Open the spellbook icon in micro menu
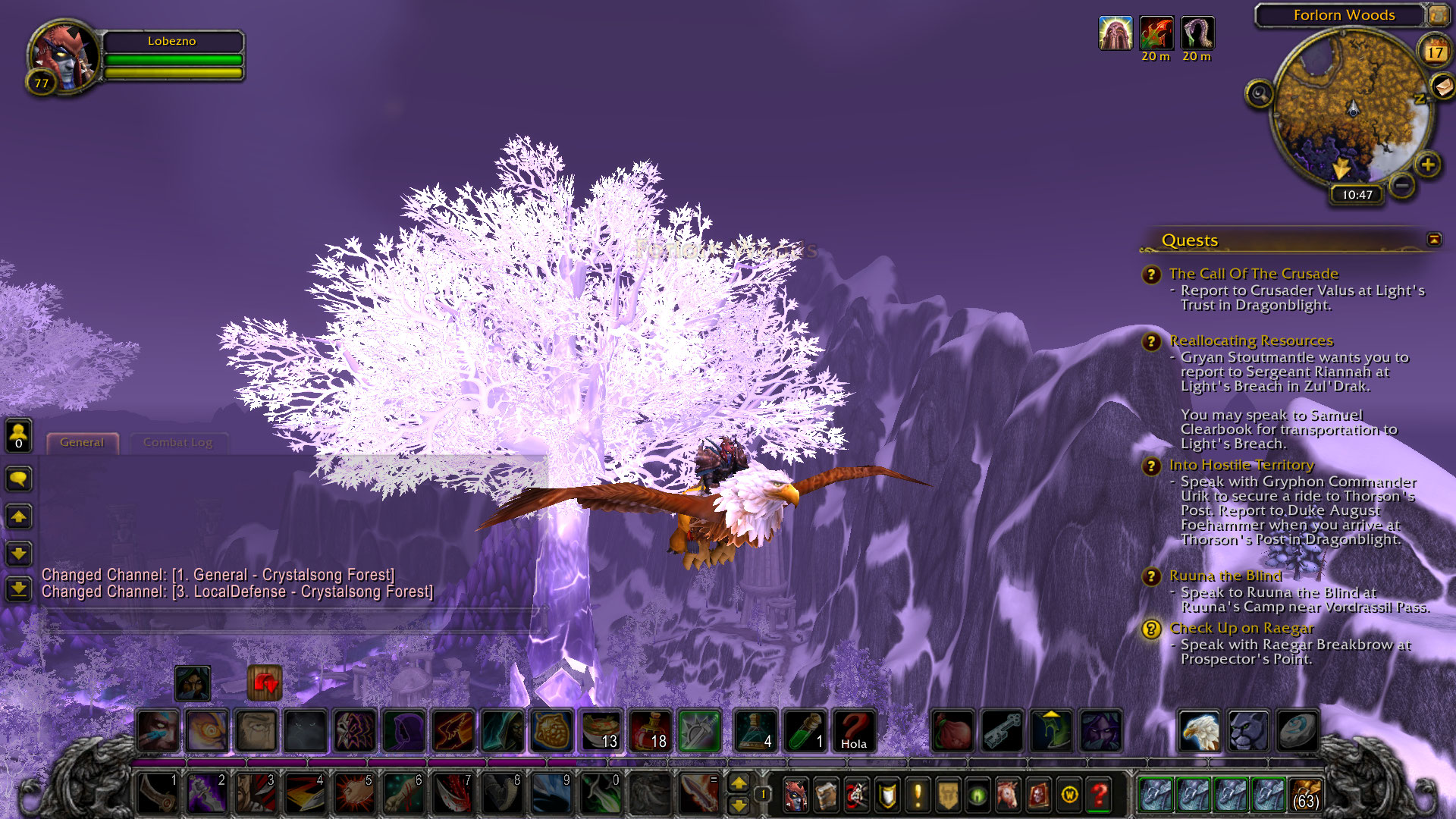This screenshot has height=819, width=1456. (x=826, y=795)
